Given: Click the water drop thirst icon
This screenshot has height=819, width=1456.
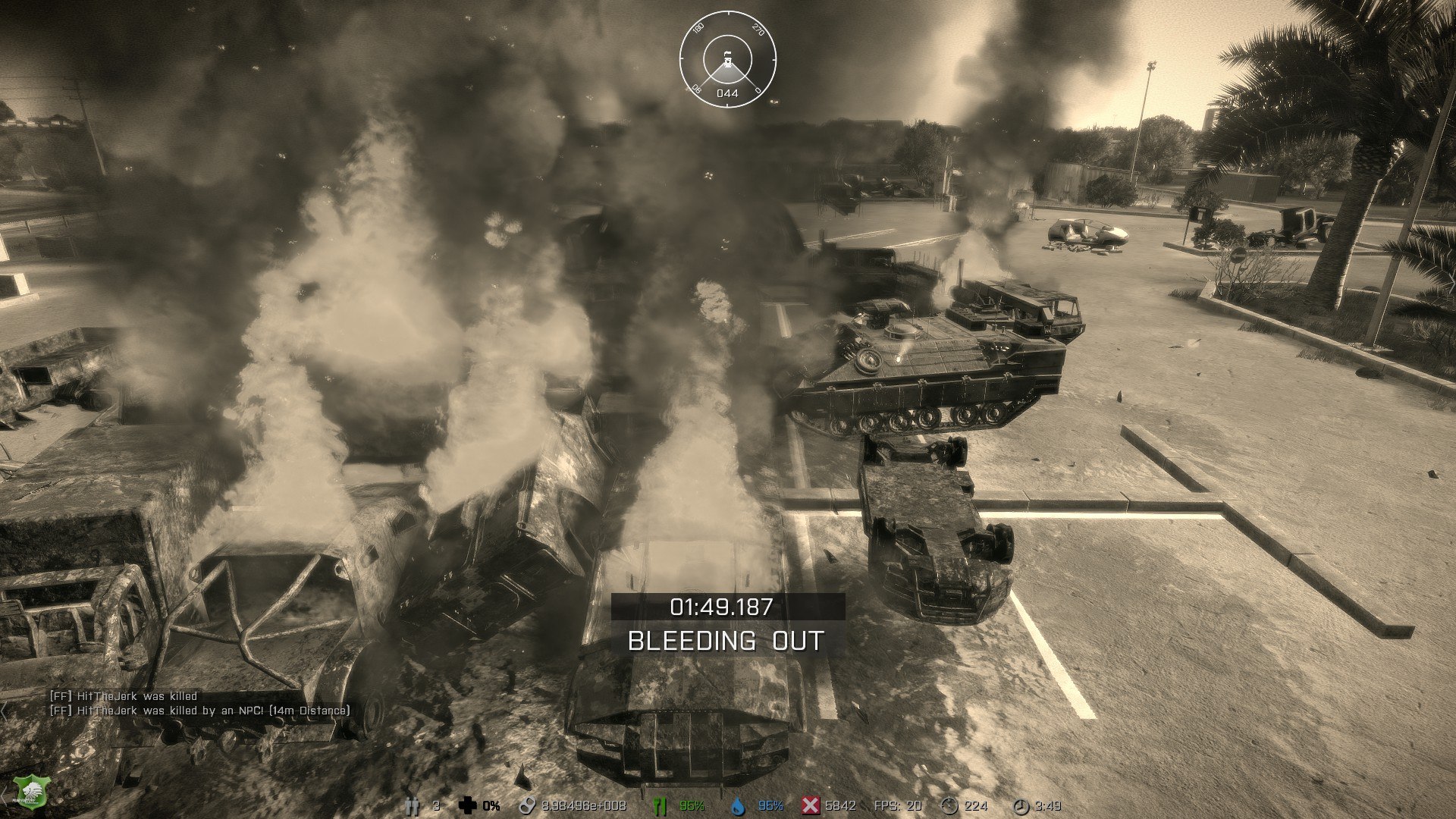Looking at the screenshot, I should click(737, 805).
